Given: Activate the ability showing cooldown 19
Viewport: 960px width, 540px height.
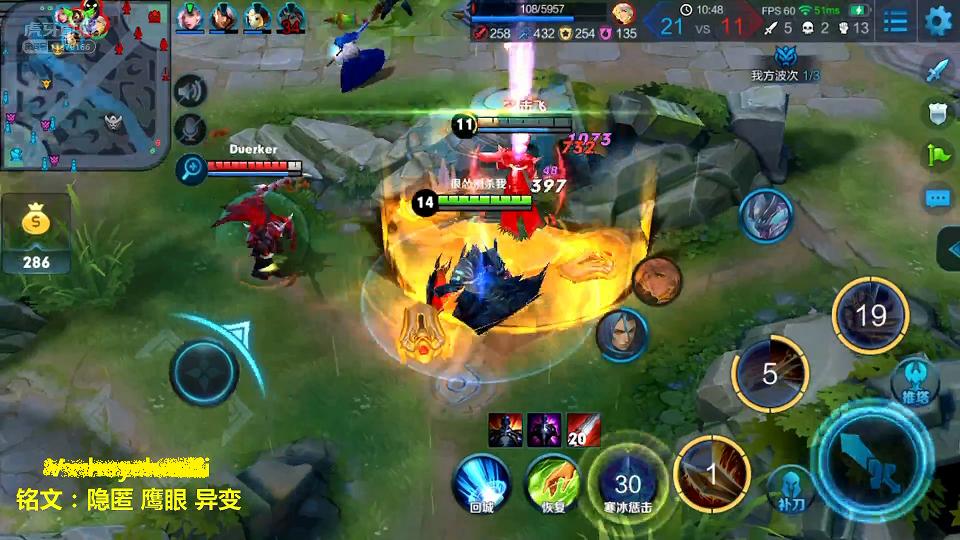Looking at the screenshot, I should (870, 316).
